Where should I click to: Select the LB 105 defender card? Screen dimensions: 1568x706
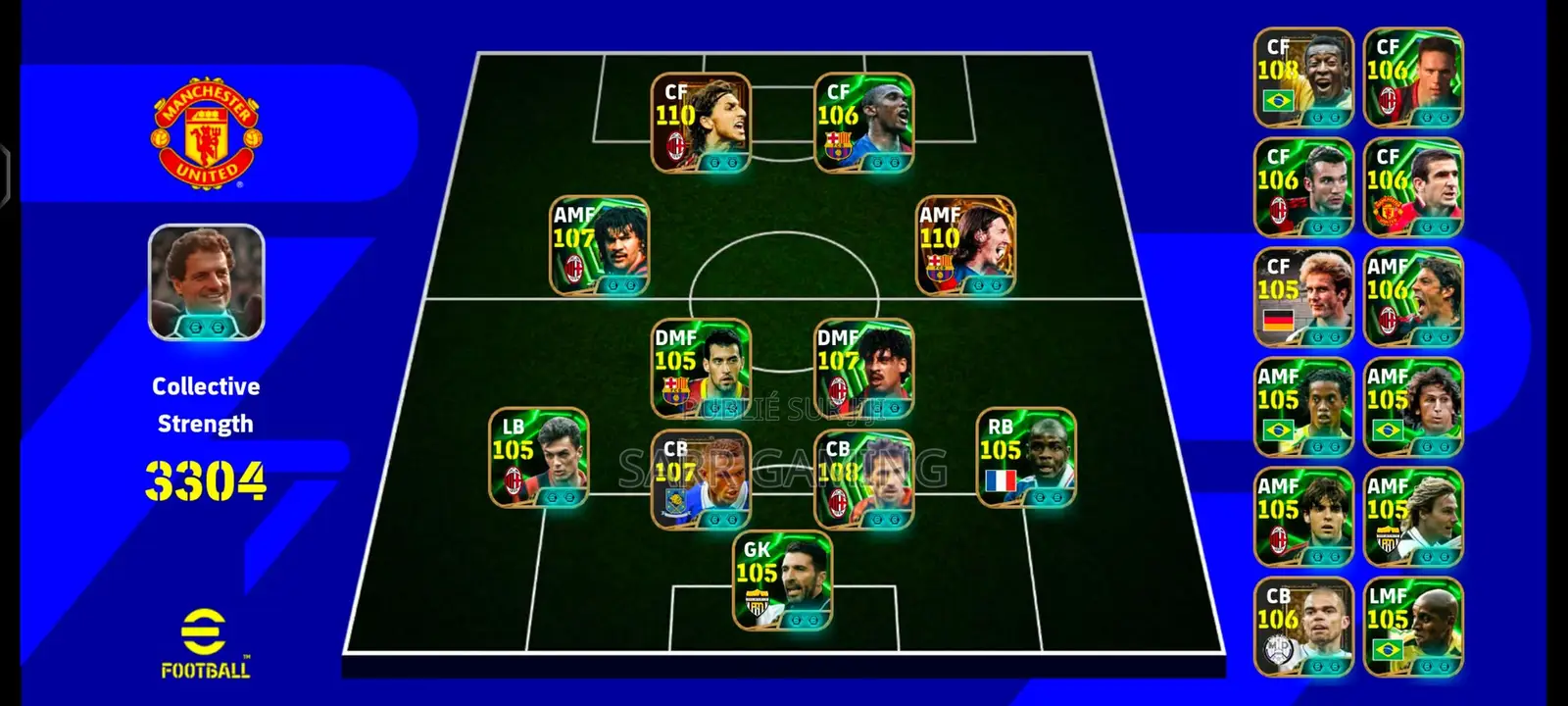click(539, 458)
